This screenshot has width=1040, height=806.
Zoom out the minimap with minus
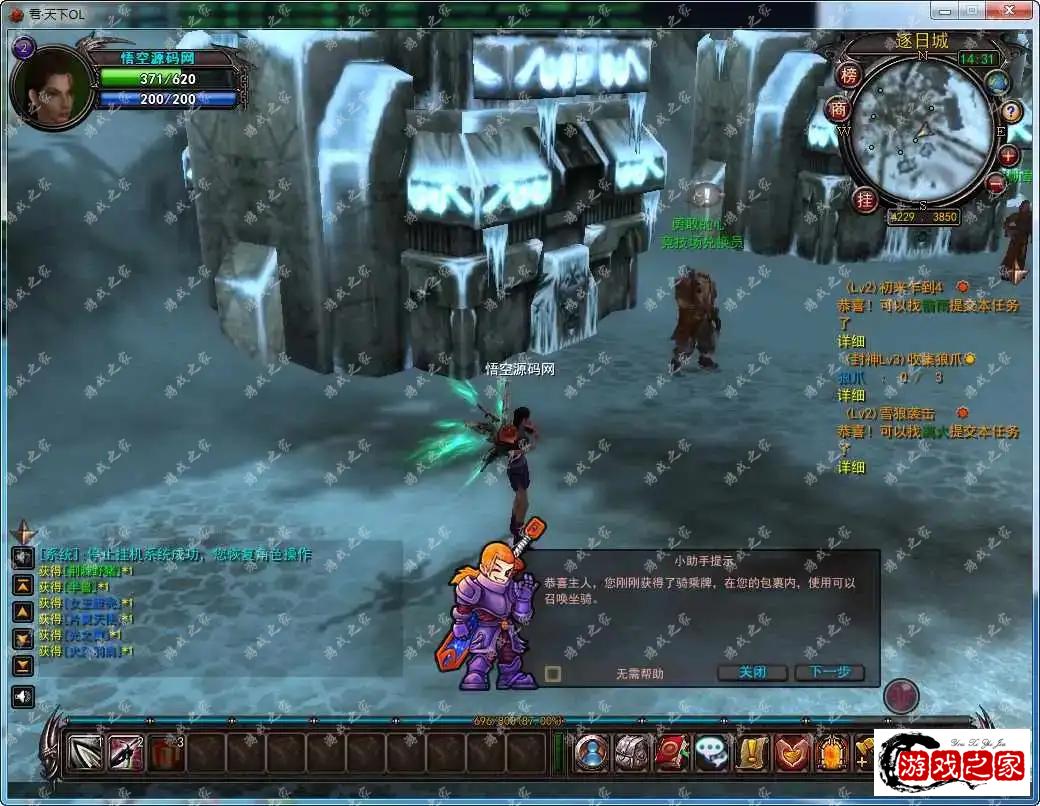995,183
